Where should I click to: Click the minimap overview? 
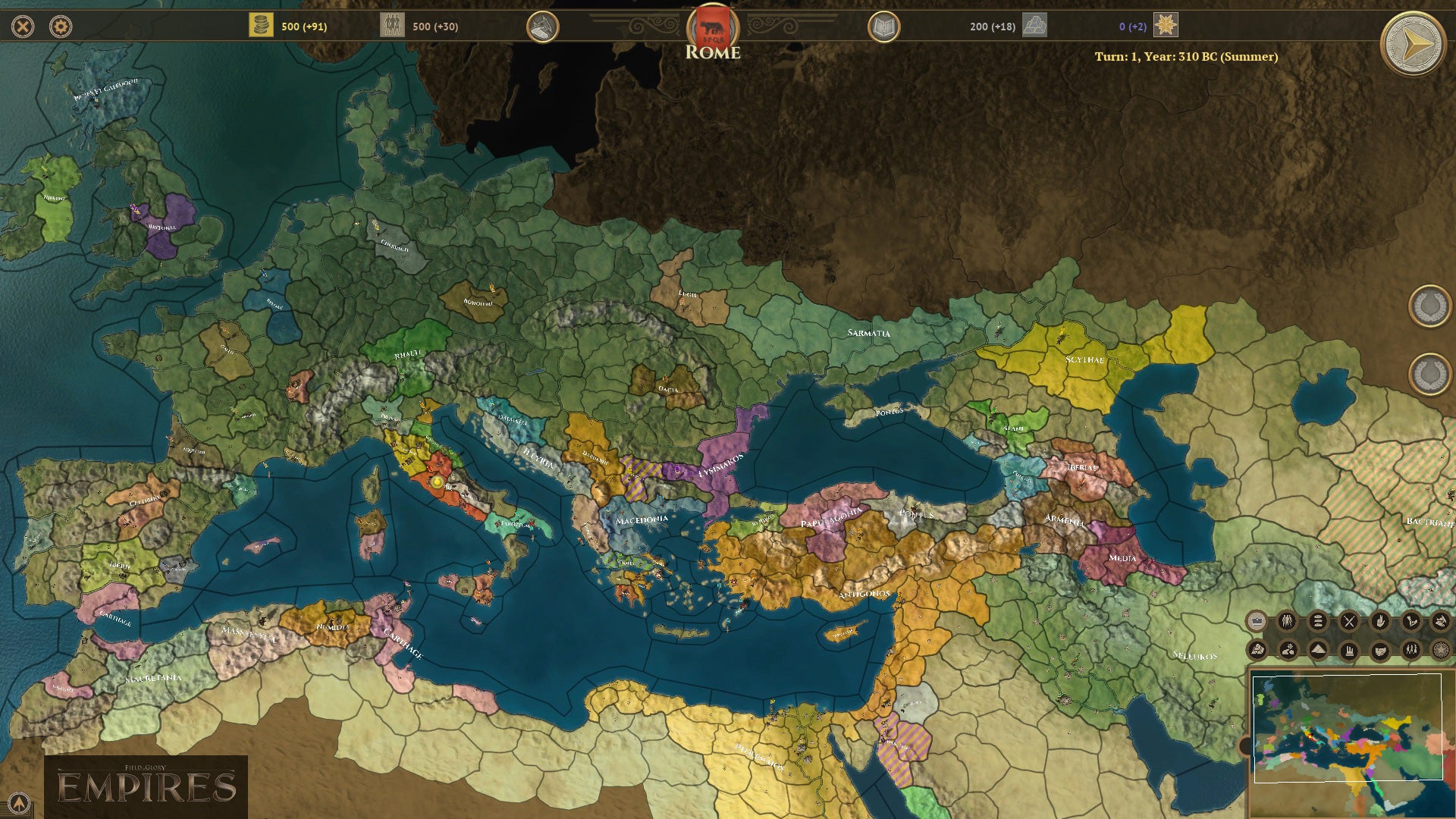point(1348,727)
